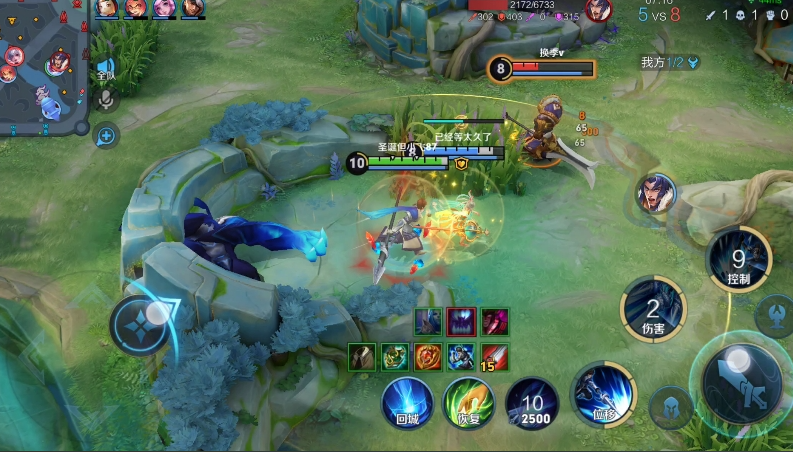Tap the summoner skill showing 2500
The height and width of the screenshot is (452, 793).
click(x=532, y=404)
